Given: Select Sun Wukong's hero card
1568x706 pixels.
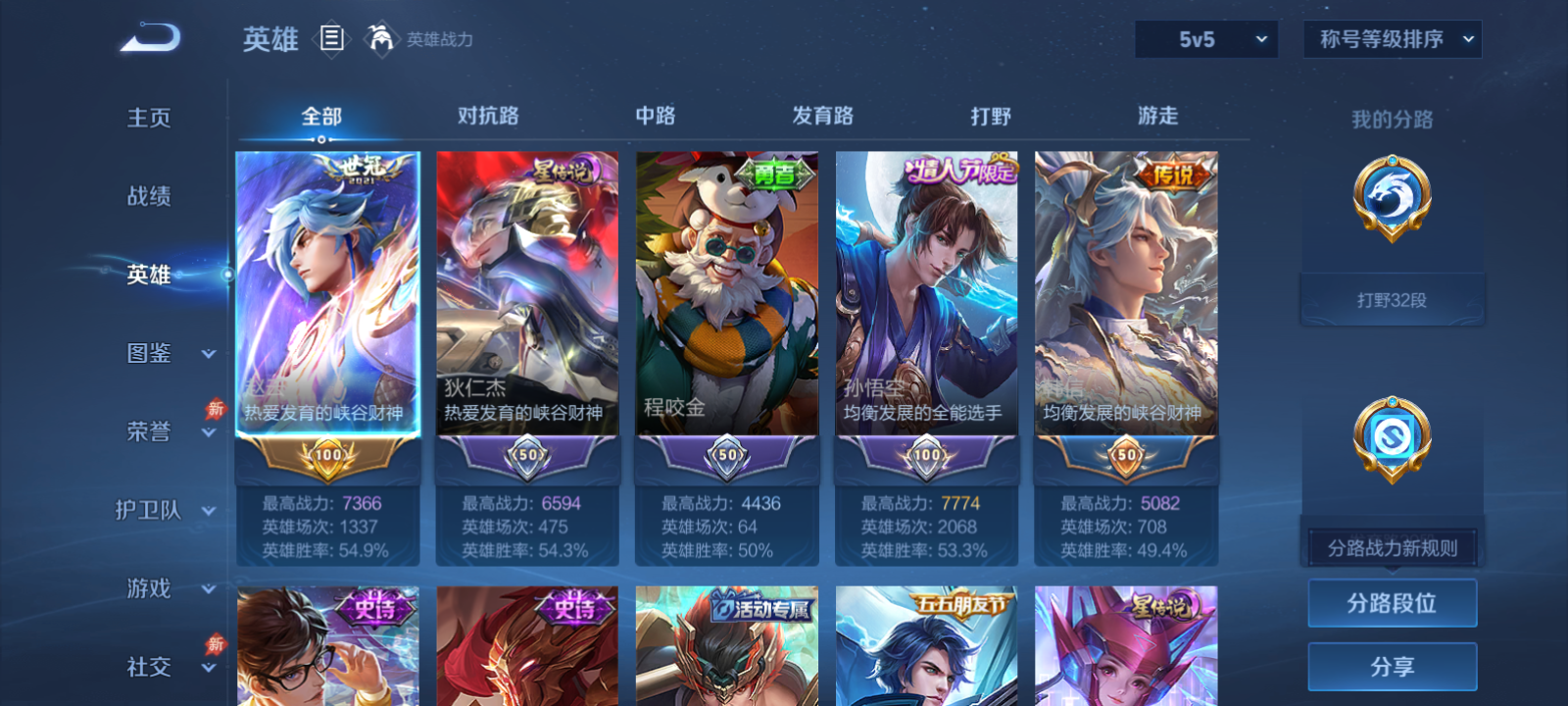Looking at the screenshot, I should pos(925,294).
